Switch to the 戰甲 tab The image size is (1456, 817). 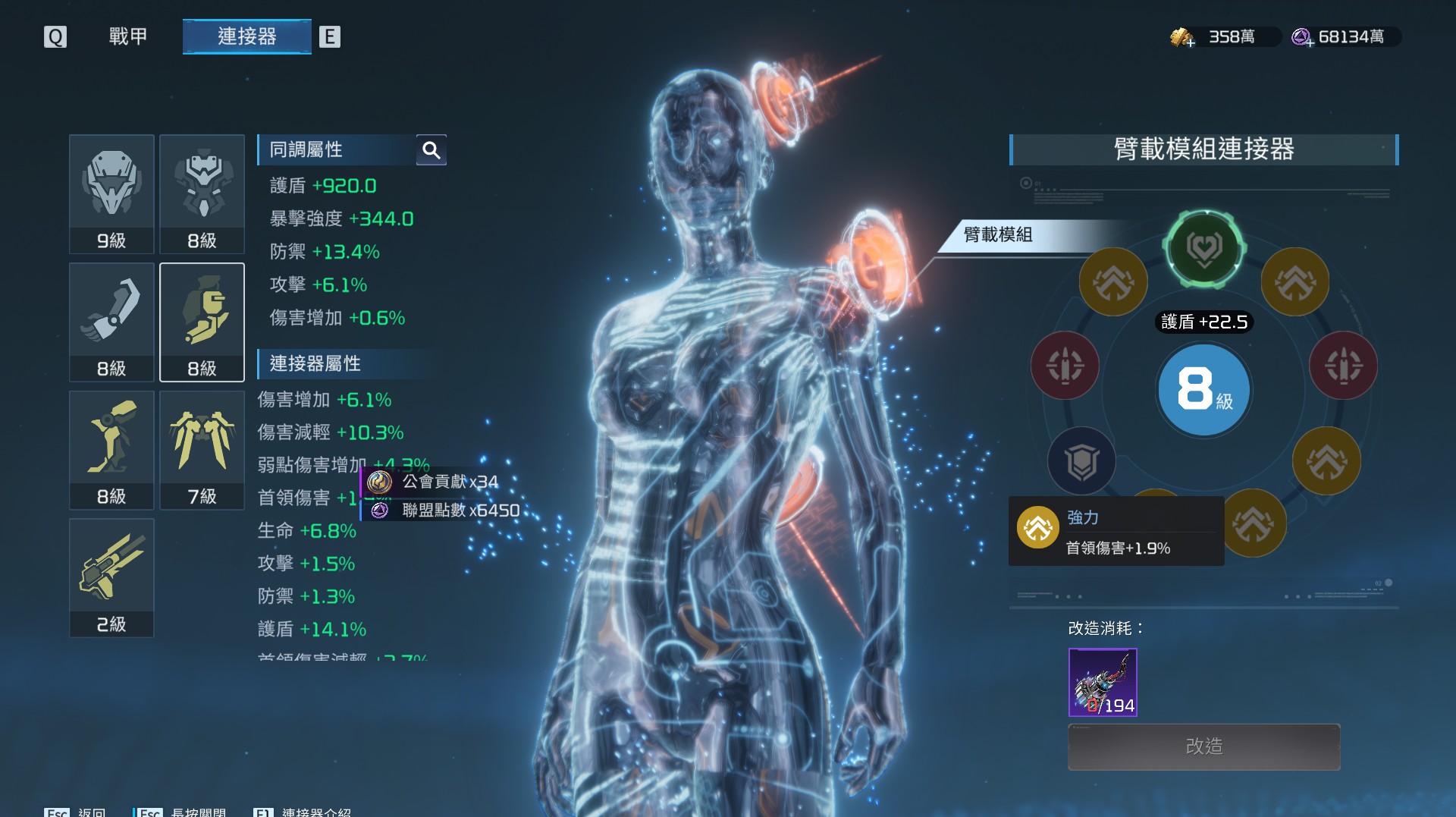(x=128, y=36)
